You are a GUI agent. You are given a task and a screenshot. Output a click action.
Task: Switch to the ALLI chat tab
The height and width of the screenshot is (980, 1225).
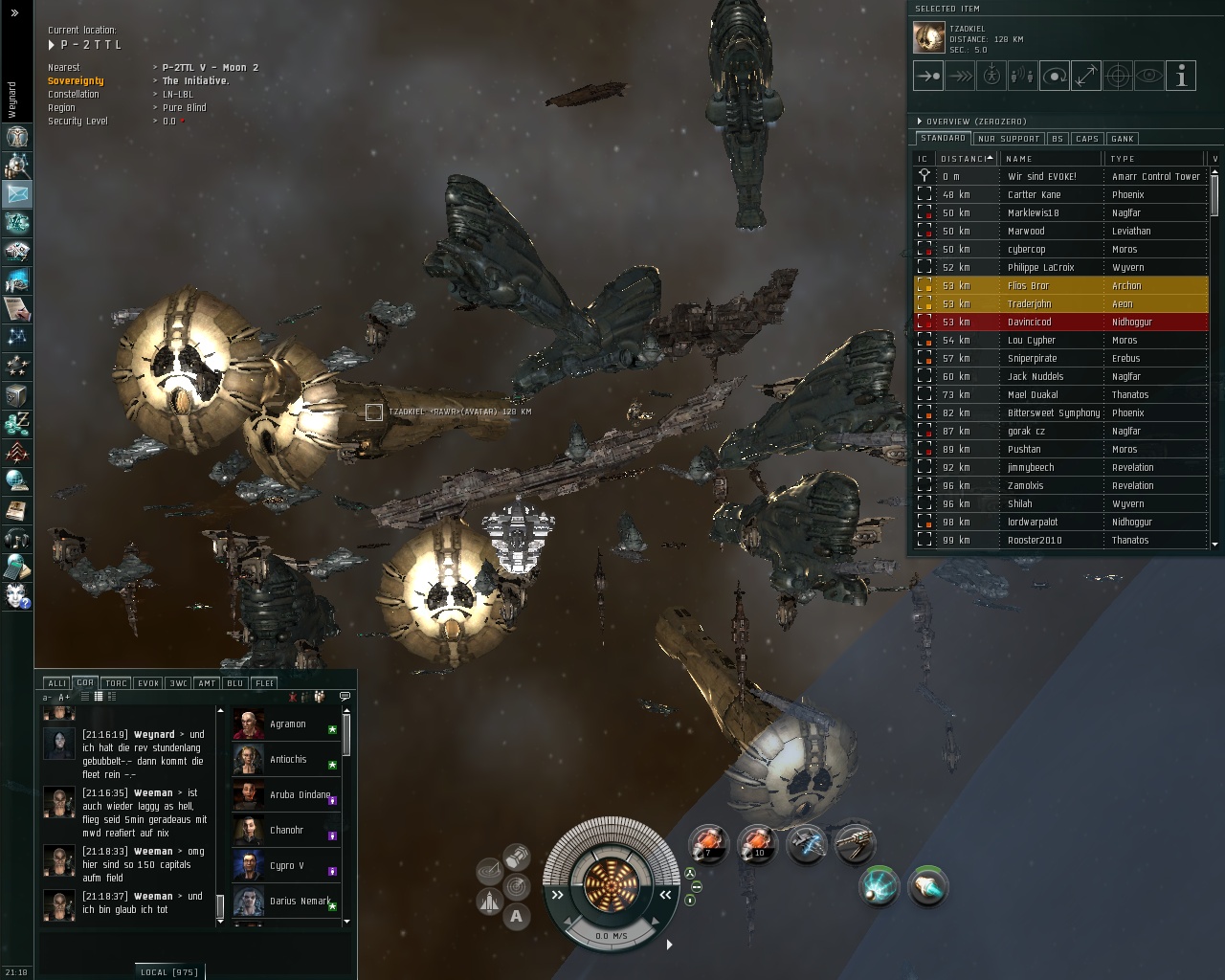click(x=56, y=683)
